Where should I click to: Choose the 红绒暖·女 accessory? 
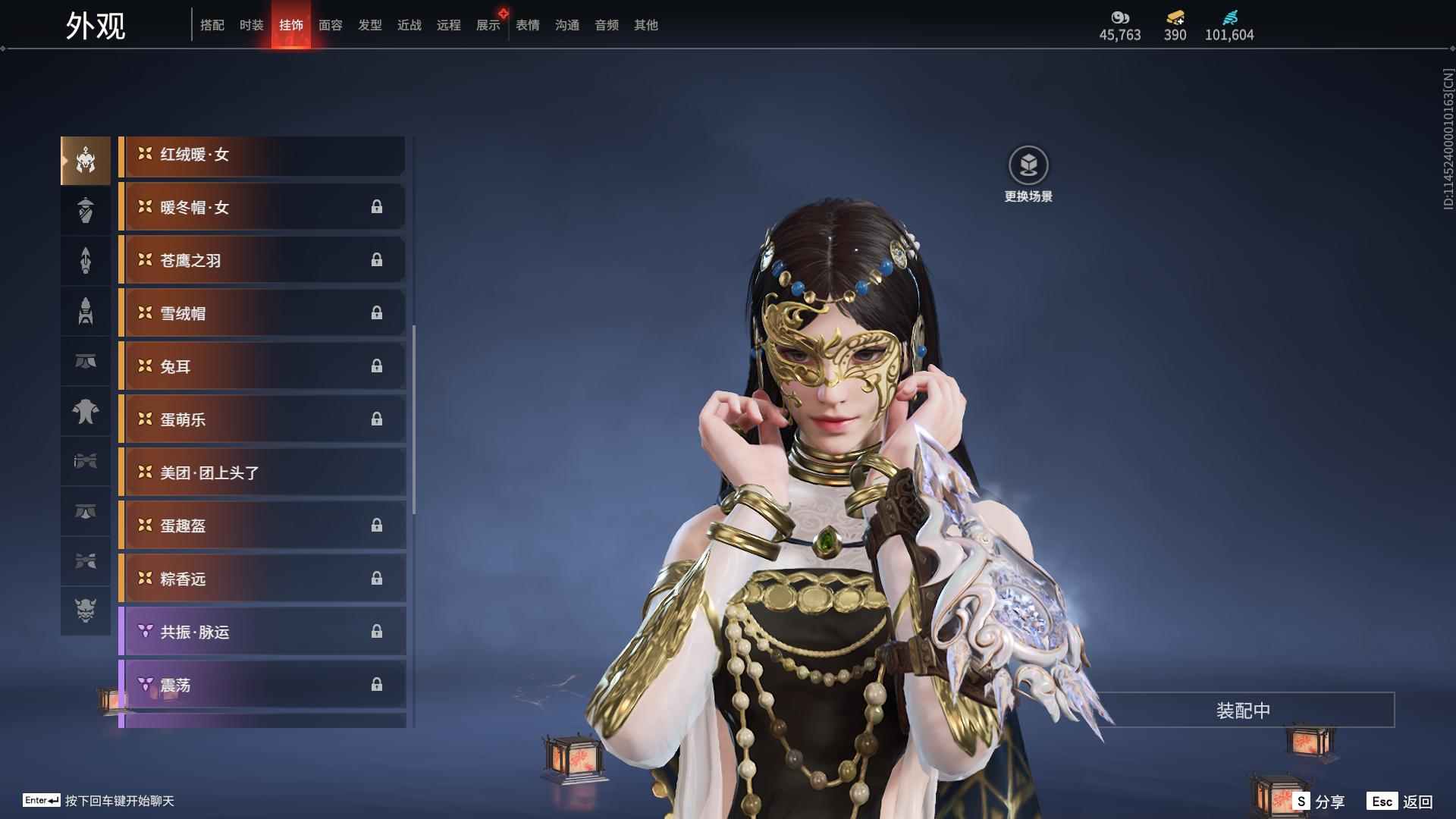pos(262,155)
